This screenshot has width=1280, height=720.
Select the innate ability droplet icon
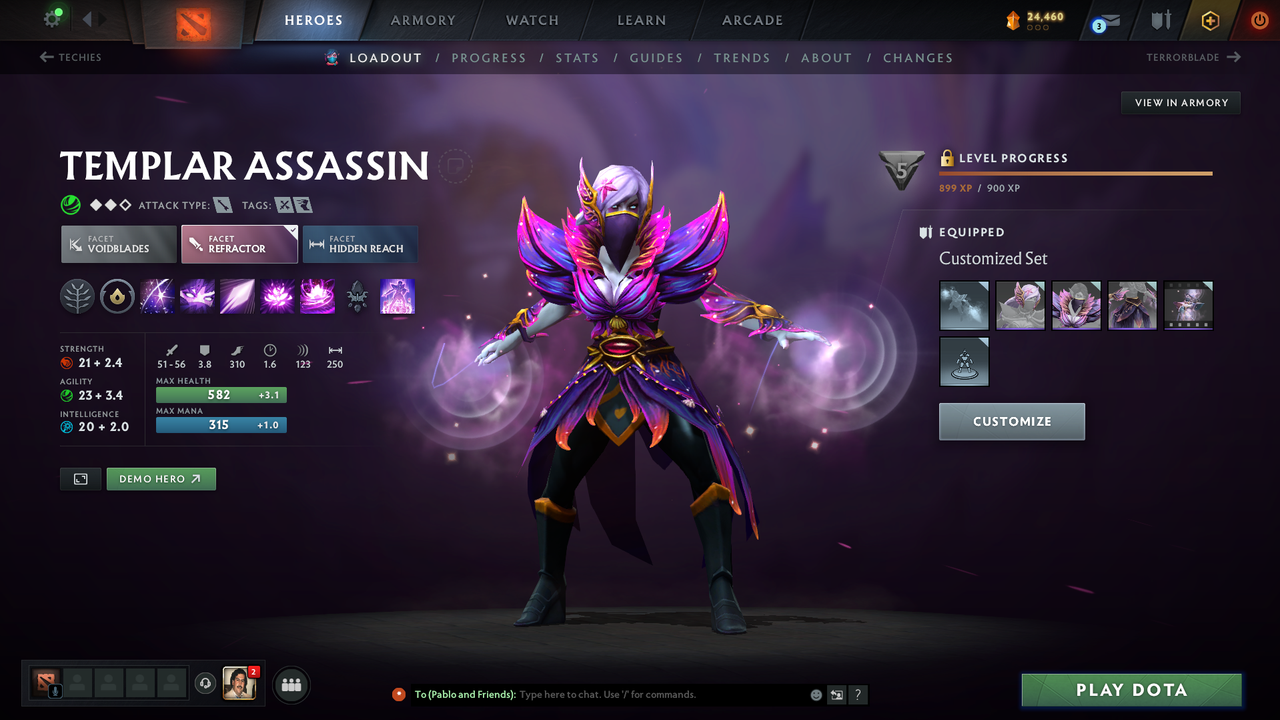click(x=117, y=296)
